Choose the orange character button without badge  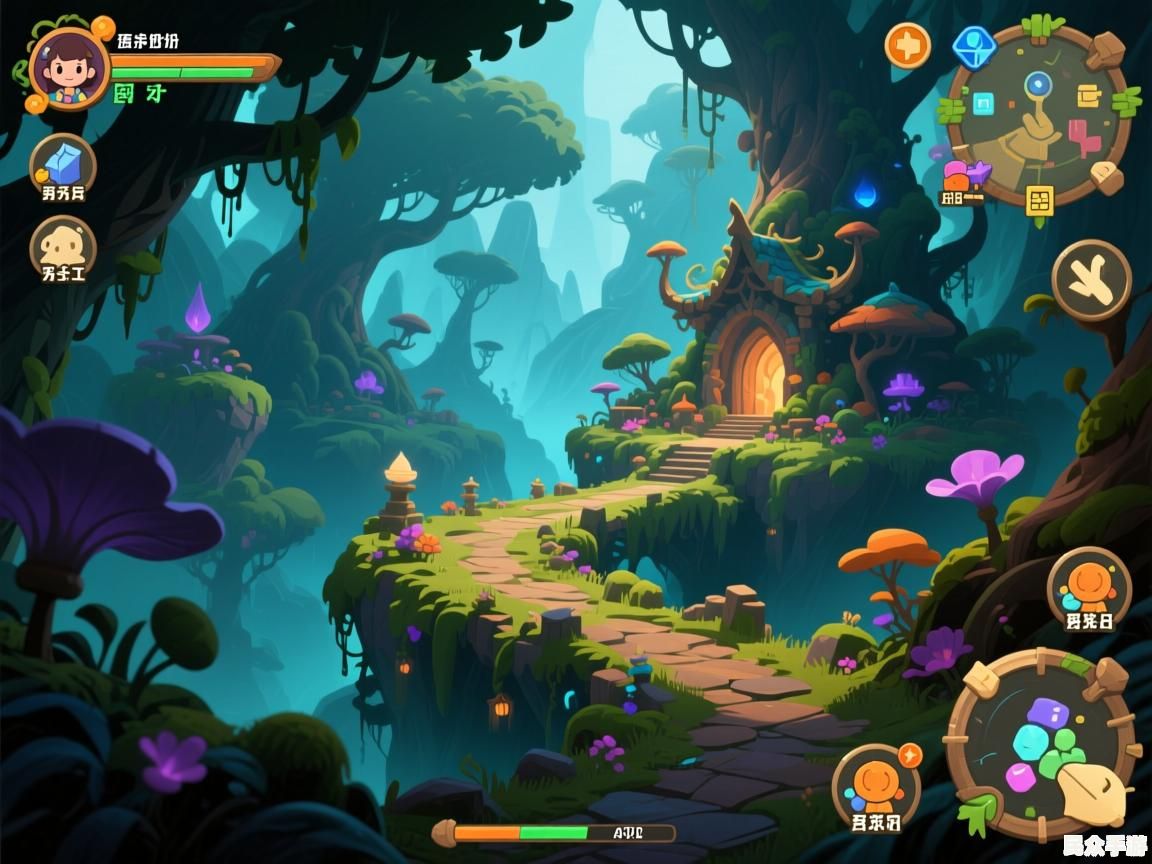(1088, 588)
